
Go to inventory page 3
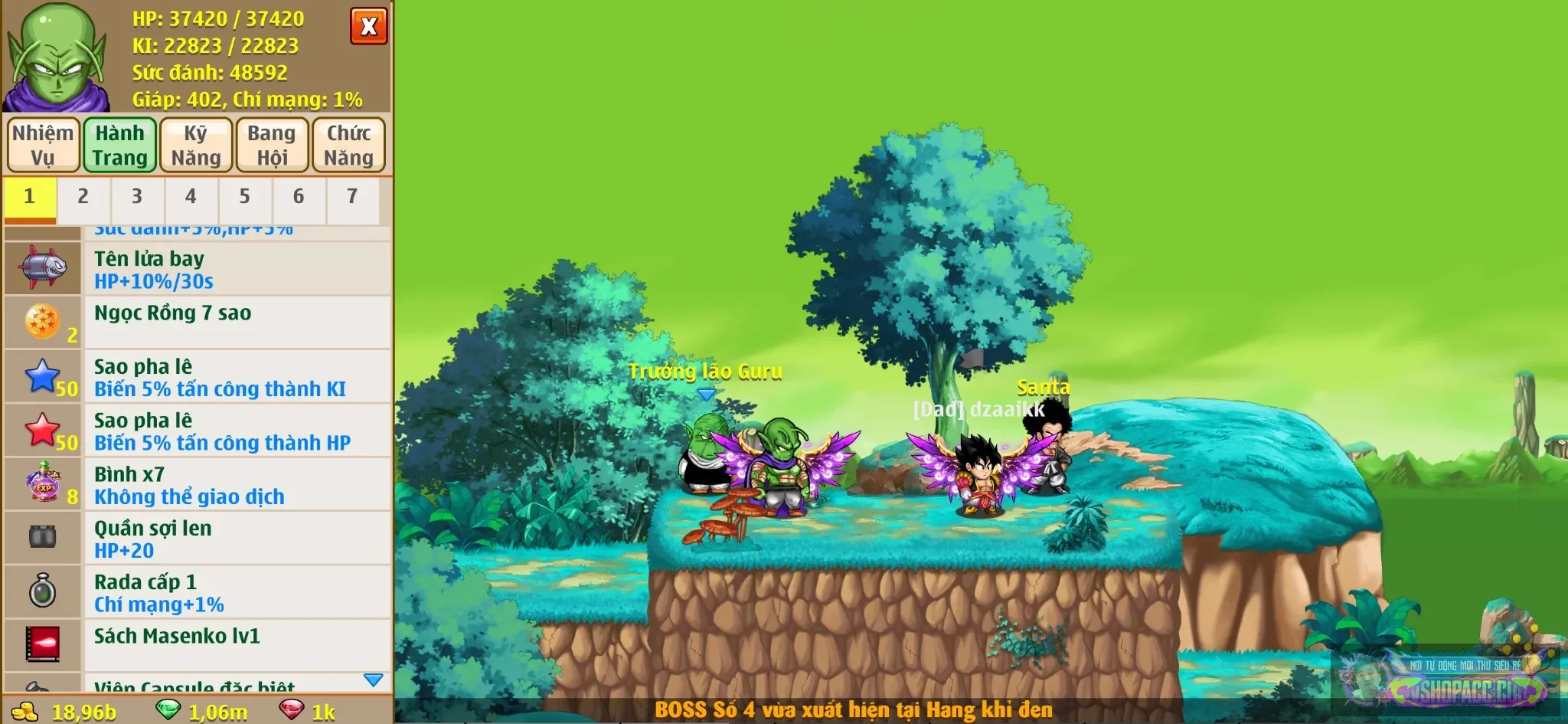tap(137, 197)
